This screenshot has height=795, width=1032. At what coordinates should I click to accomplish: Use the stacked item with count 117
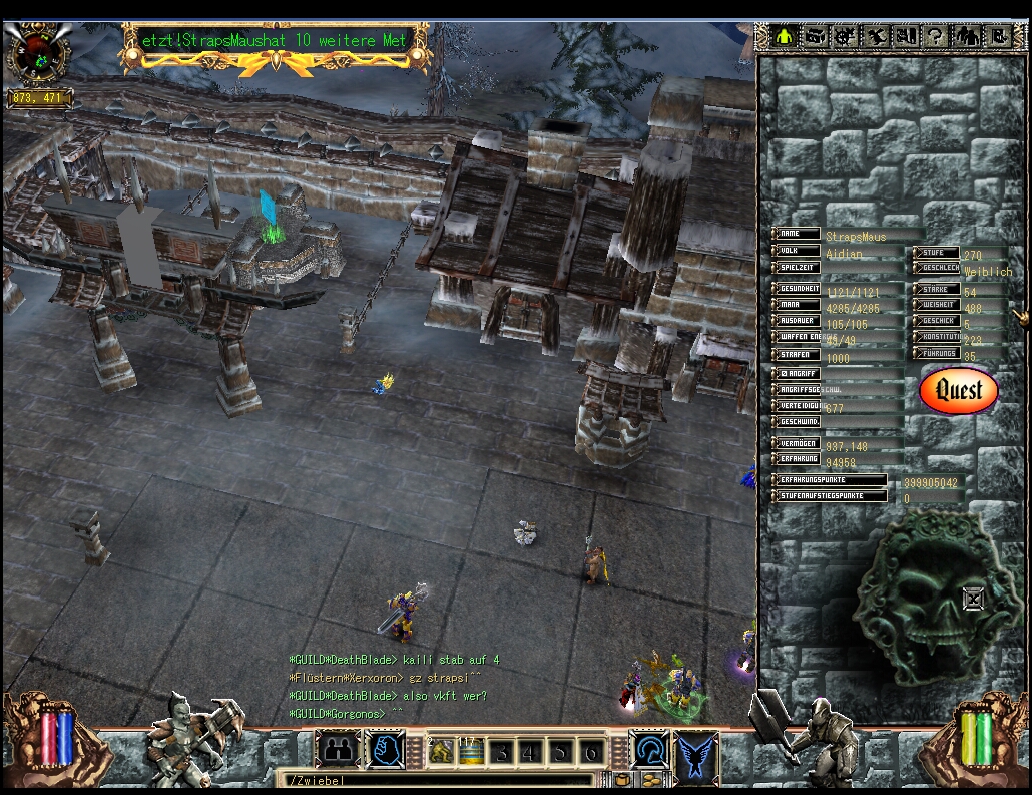tap(471, 751)
